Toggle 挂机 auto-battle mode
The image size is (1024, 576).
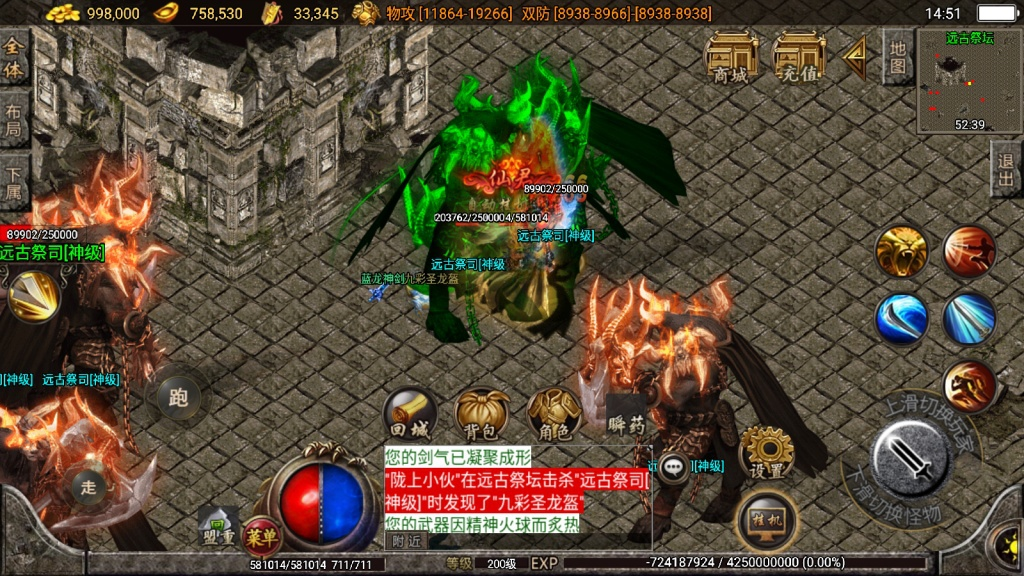coord(766,520)
